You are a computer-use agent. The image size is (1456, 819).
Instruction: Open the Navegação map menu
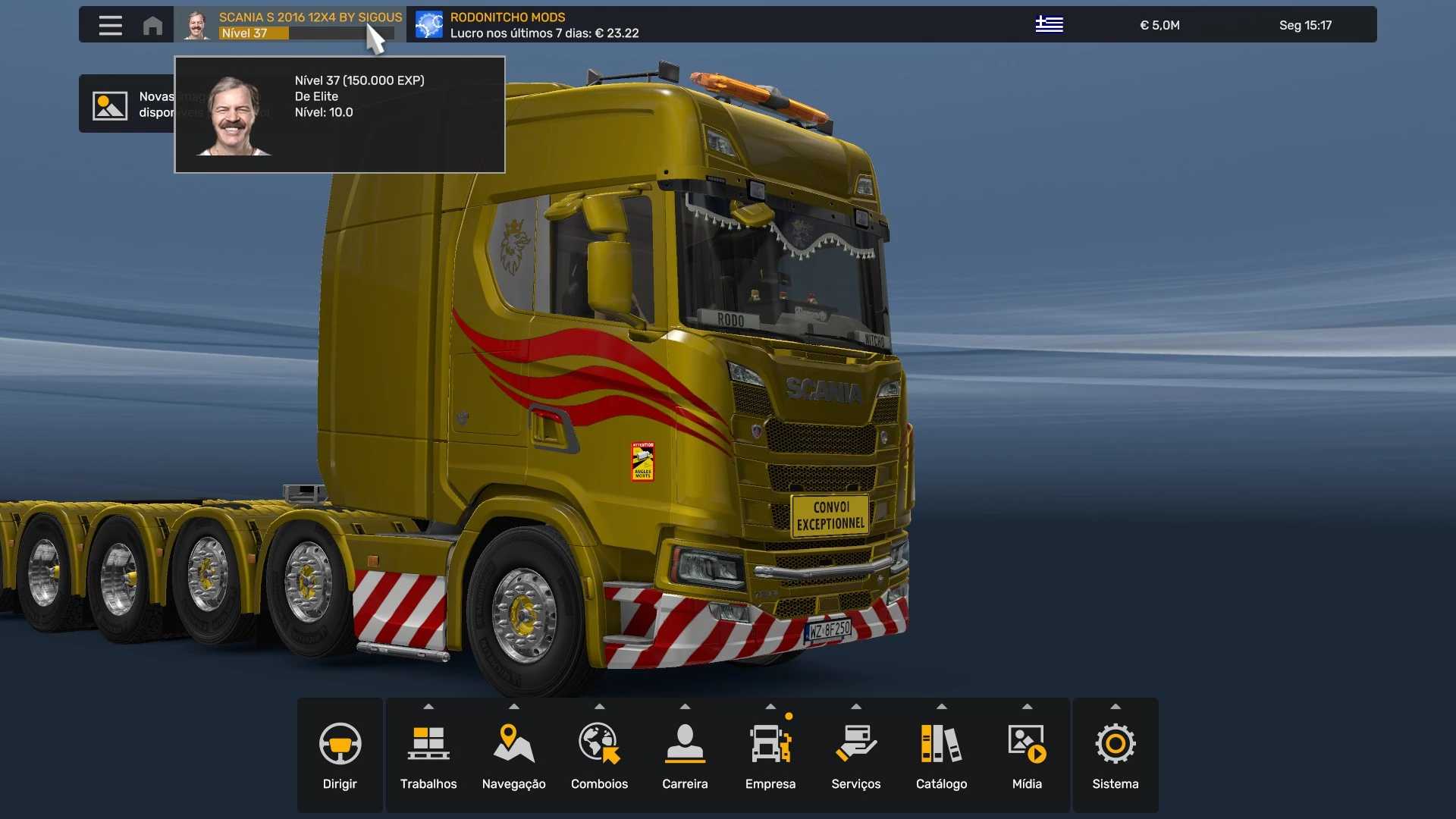[x=513, y=755]
